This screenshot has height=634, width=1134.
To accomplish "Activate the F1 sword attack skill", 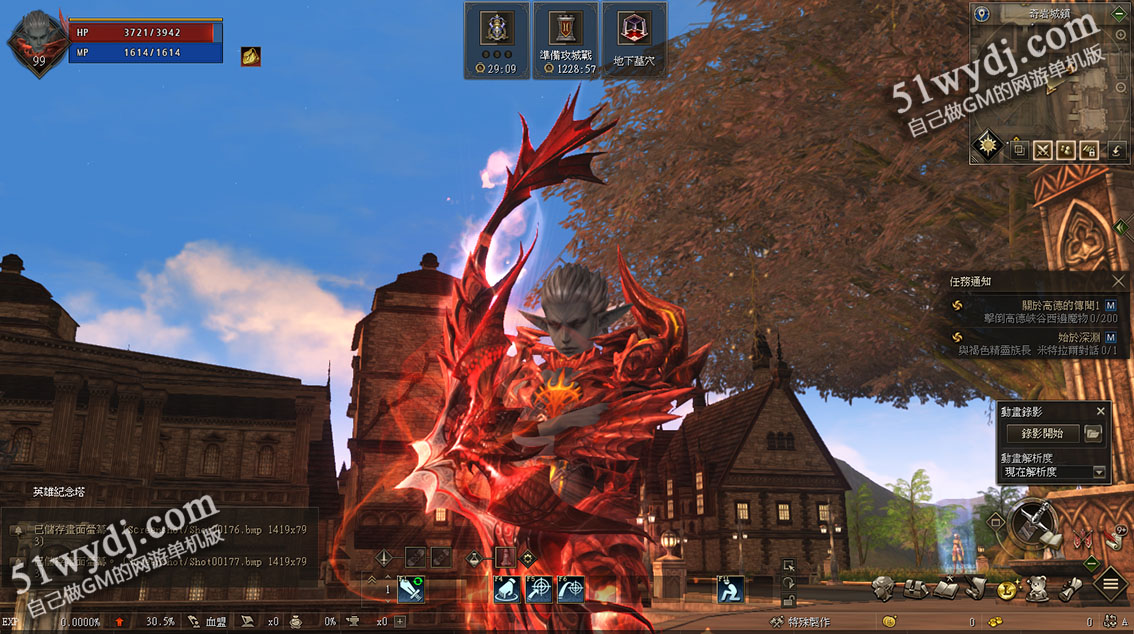I will pyautogui.click(x=411, y=590).
